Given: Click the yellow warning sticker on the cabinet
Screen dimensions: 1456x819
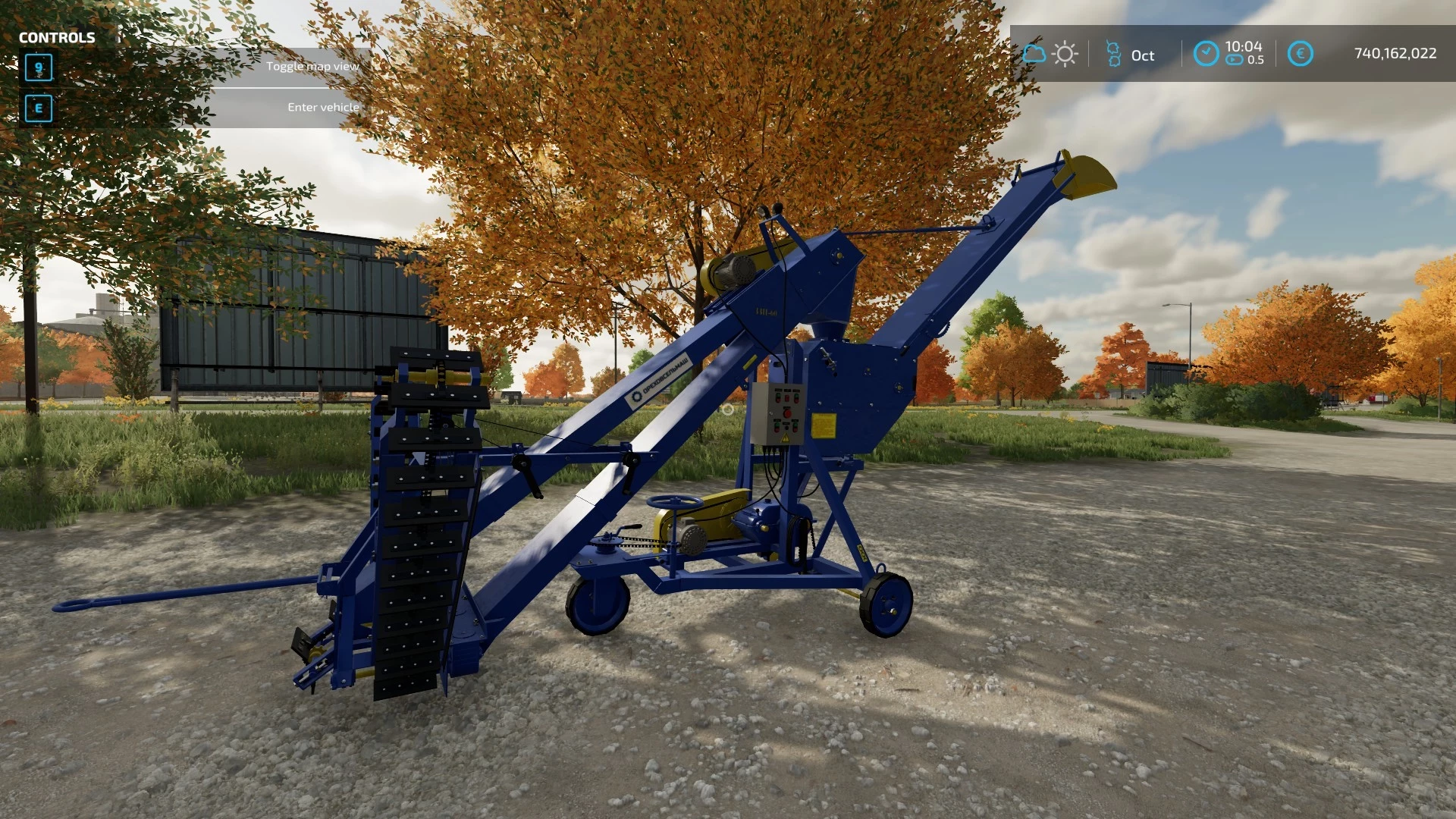Looking at the screenshot, I should (x=824, y=425).
